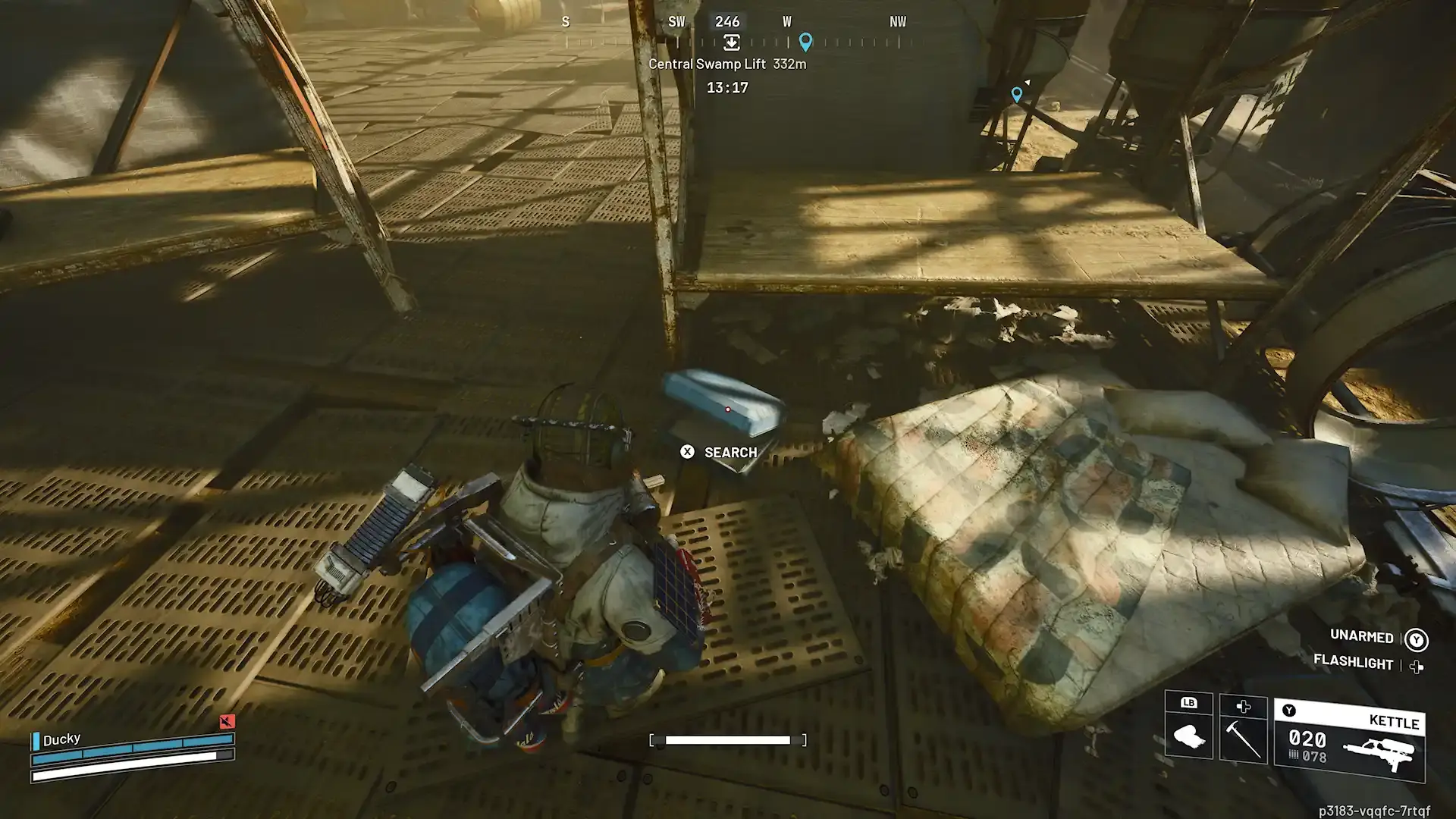Click the time display showing 13:17

pos(726,87)
